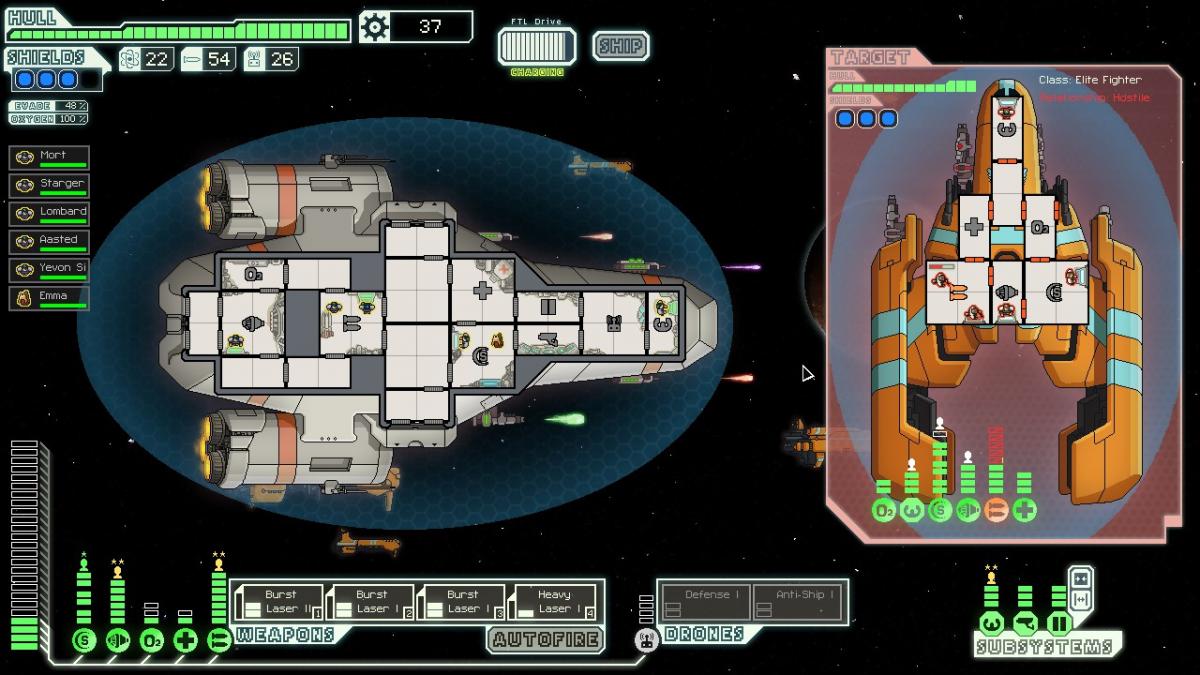Click the Engines system power icon
The image size is (1200, 675).
click(x=118, y=640)
